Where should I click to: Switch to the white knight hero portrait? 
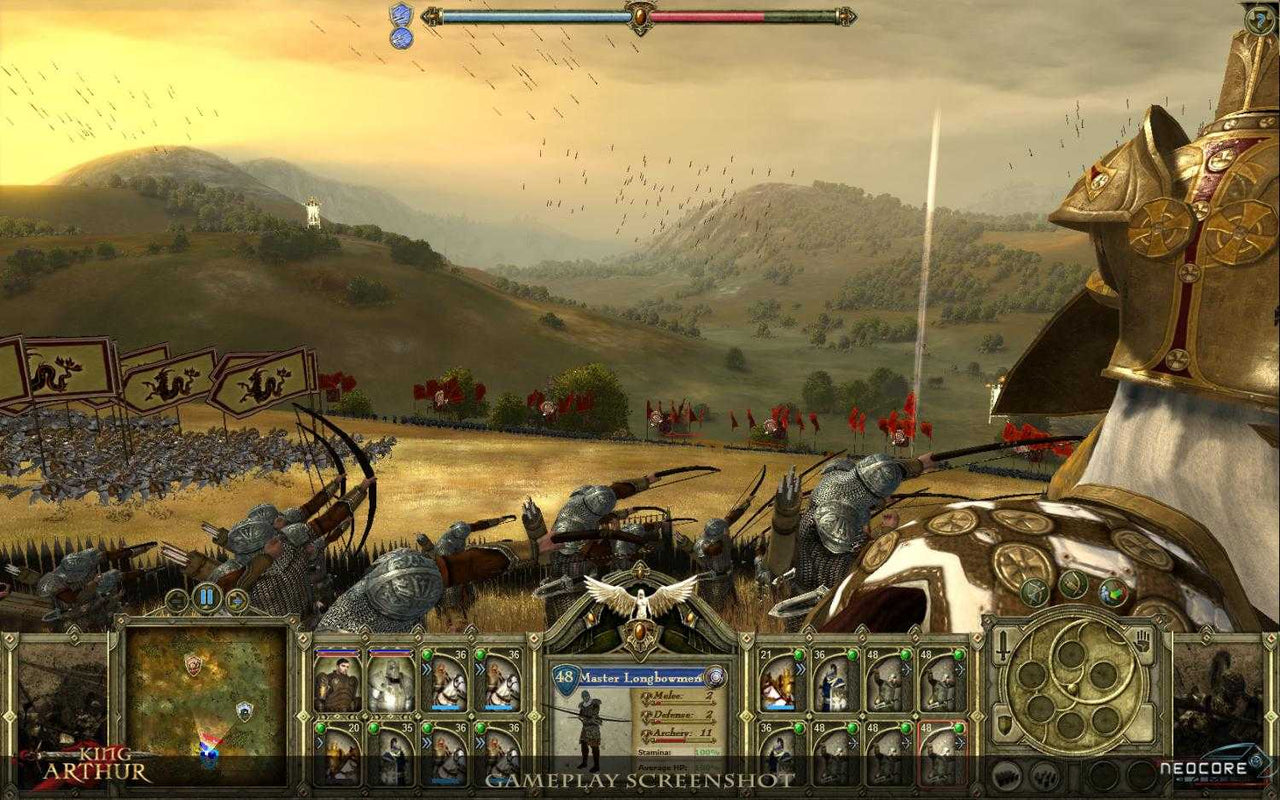[390, 683]
